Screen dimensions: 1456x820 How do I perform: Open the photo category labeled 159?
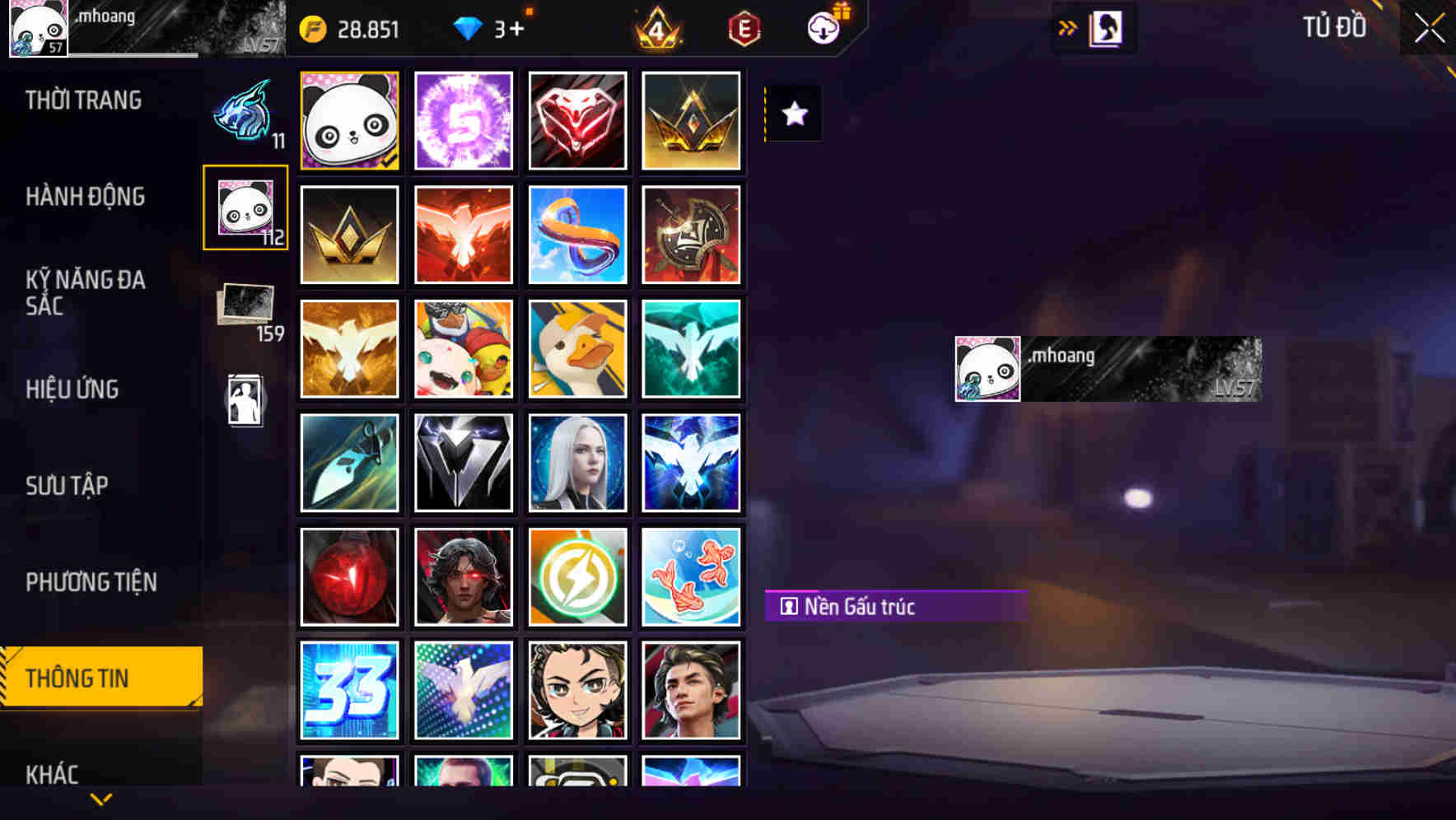(245, 303)
